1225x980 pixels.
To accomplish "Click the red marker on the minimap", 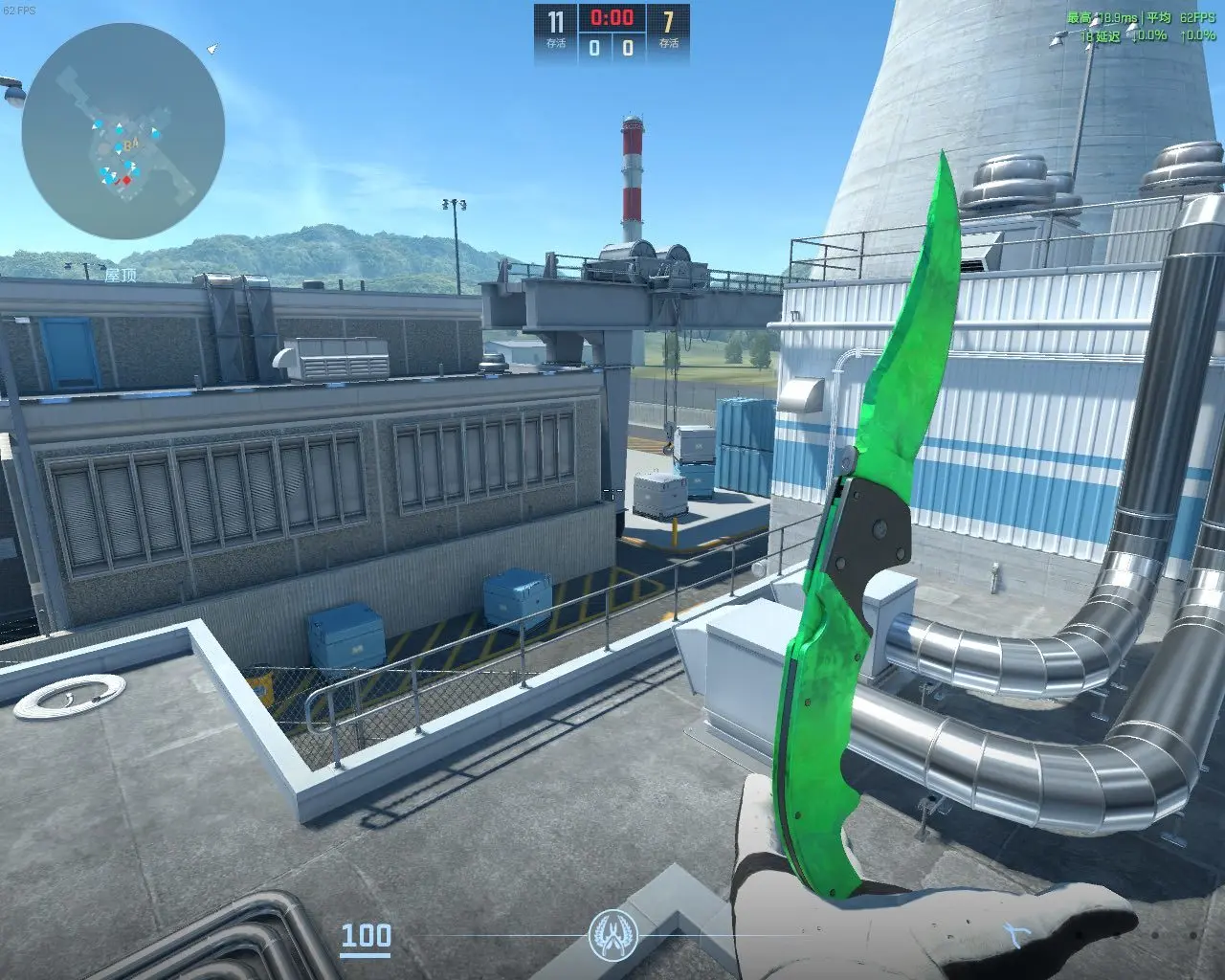I will point(125,180).
